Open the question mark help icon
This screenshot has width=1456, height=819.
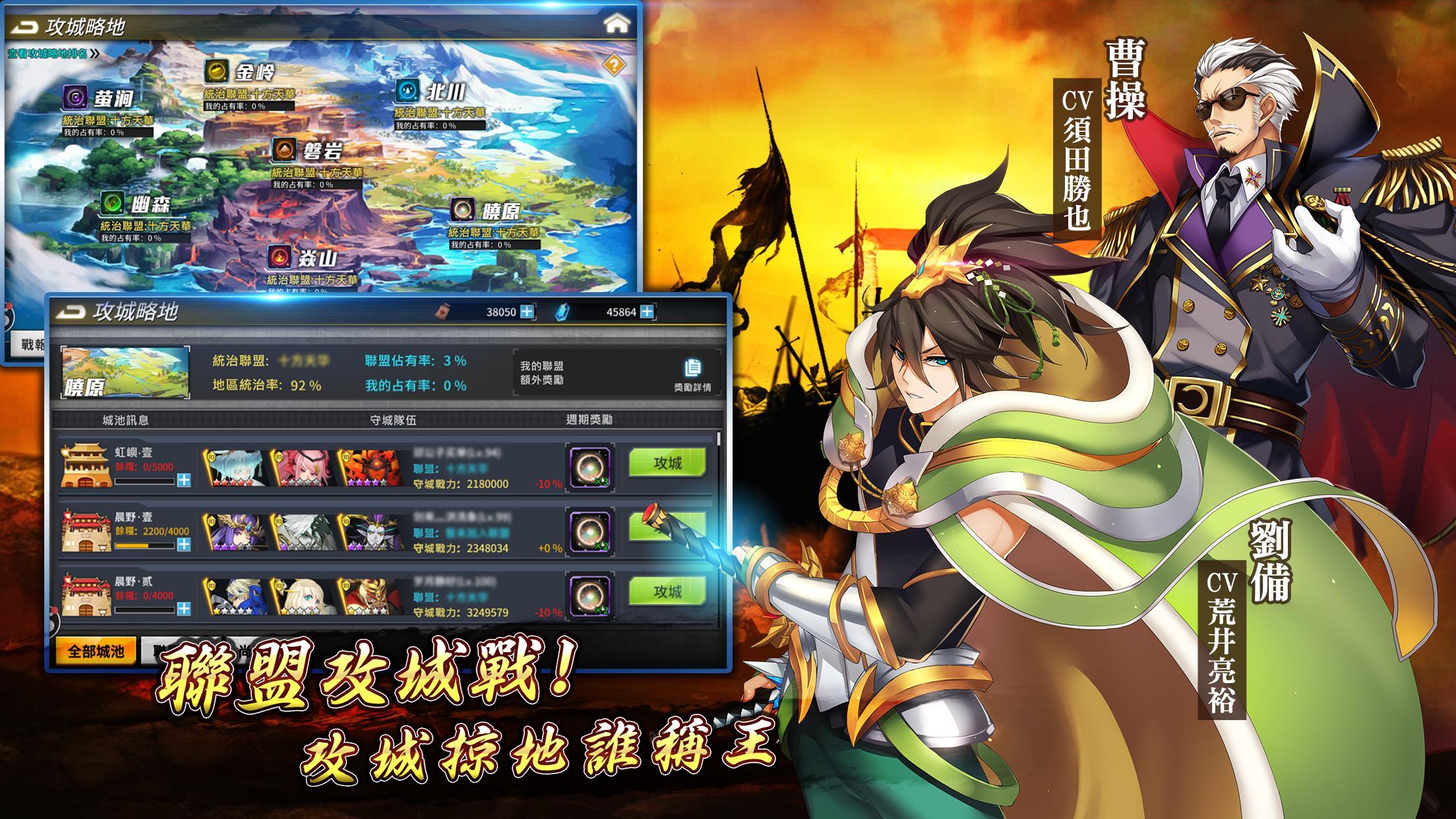tap(615, 64)
